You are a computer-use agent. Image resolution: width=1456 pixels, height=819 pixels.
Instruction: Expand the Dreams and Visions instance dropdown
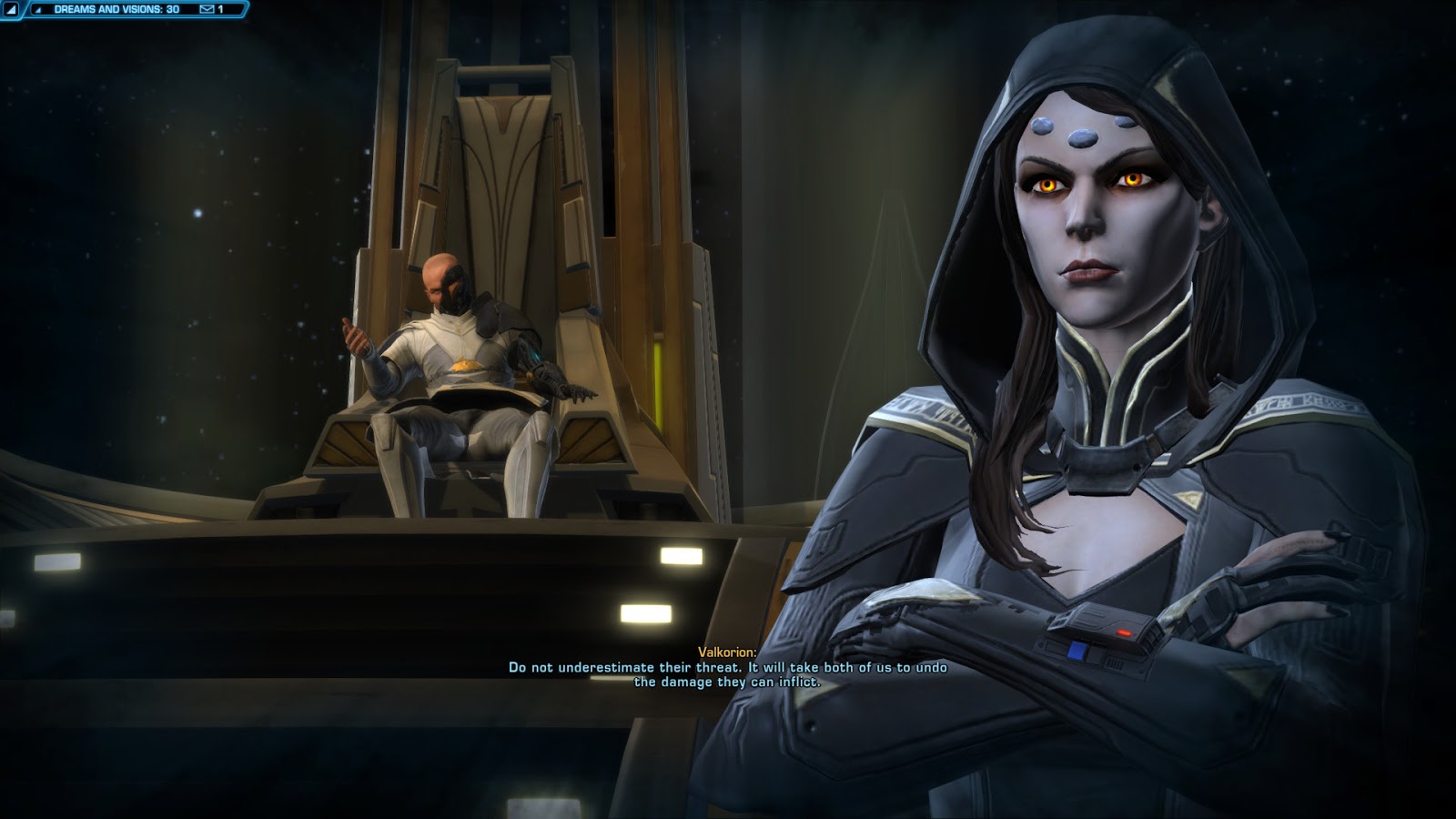point(116,9)
